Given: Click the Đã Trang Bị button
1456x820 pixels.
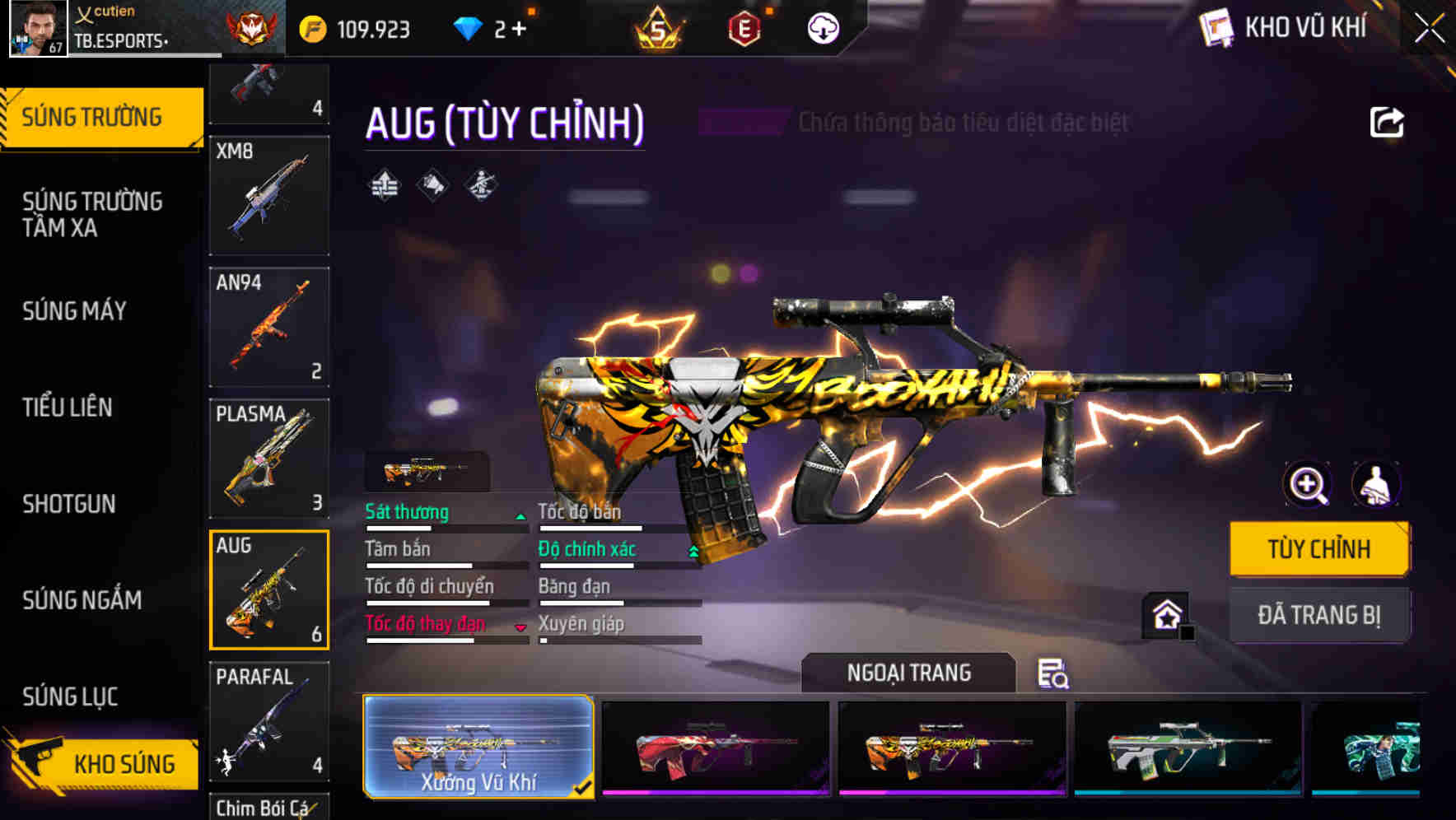Looking at the screenshot, I should (1318, 614).
